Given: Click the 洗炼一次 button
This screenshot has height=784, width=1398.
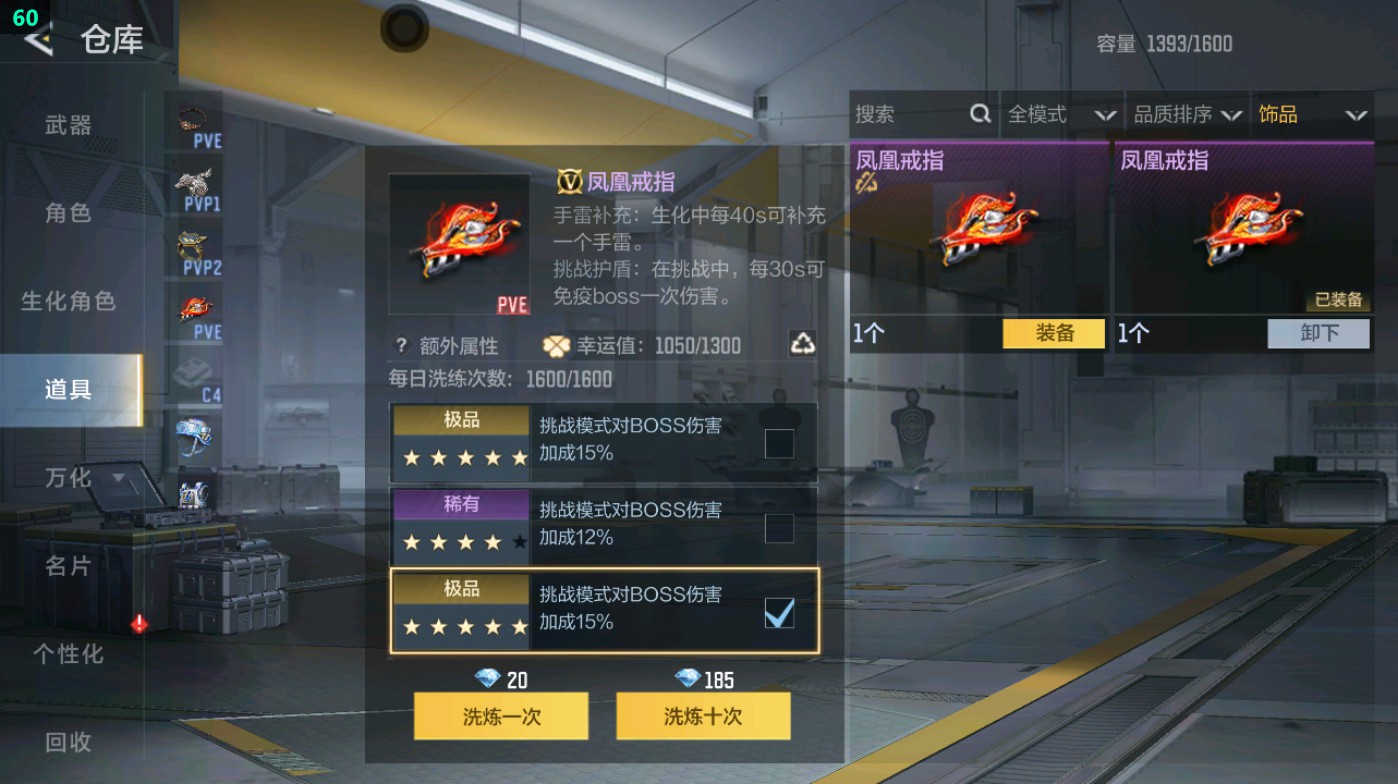Looking at the screenshot, I should (x=502, y=716).
